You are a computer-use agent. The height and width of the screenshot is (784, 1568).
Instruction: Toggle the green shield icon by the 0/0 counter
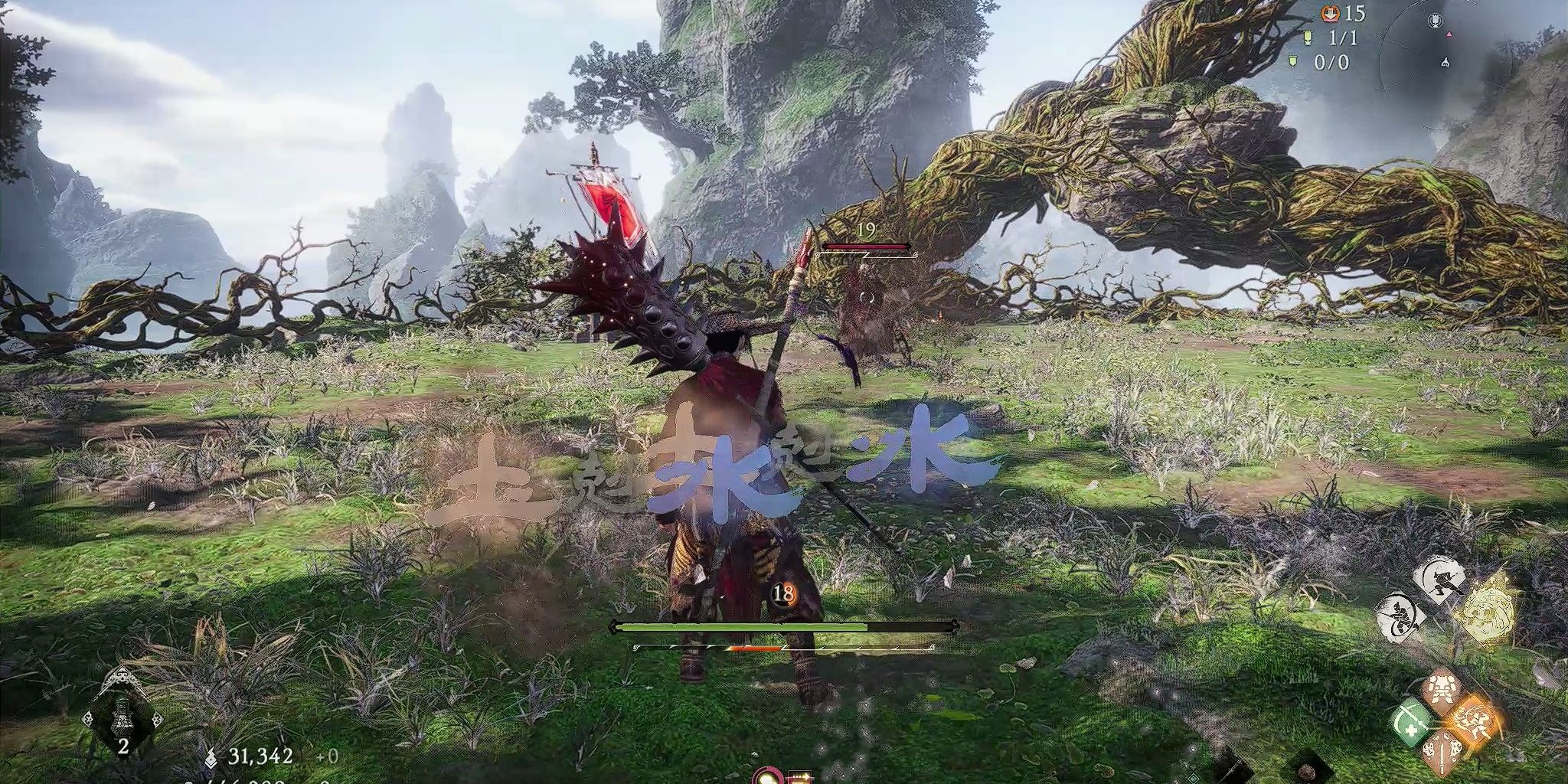point(1292,62)
